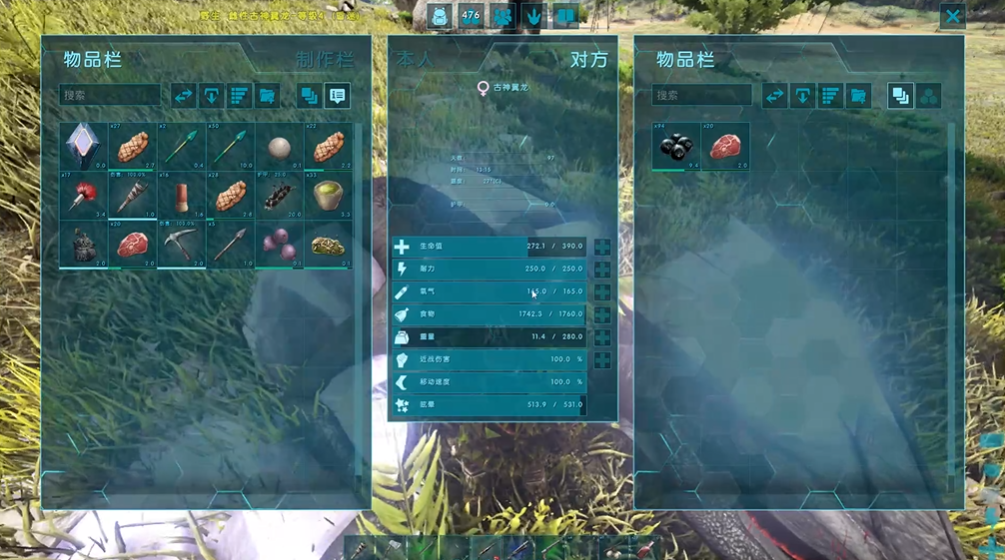The height and width of the screenshot is (560, 1005).
Task: Switch to the 本人 tab
Action: click(x=415, y=60)
